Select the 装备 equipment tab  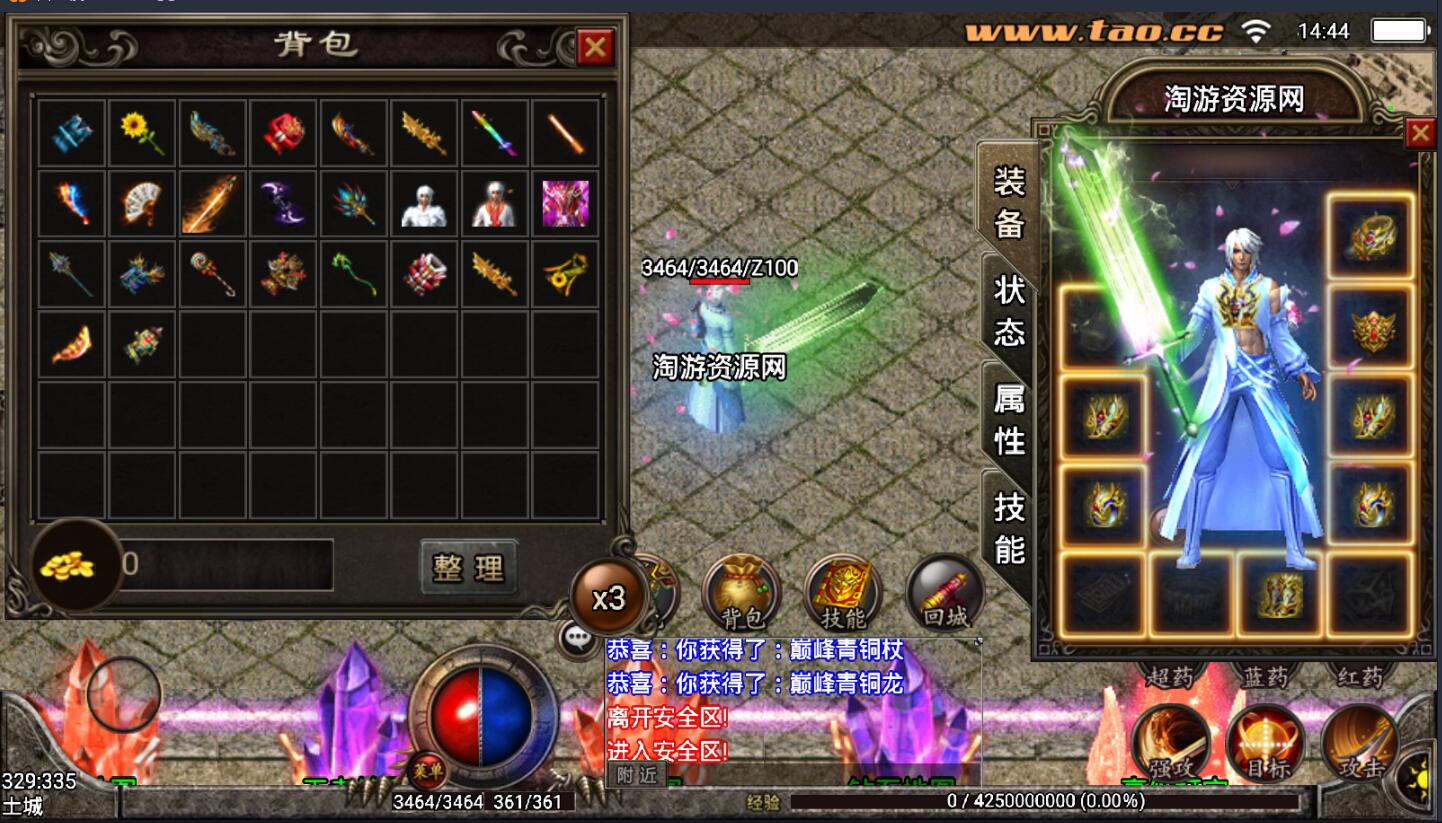(x=1008, y=200)
